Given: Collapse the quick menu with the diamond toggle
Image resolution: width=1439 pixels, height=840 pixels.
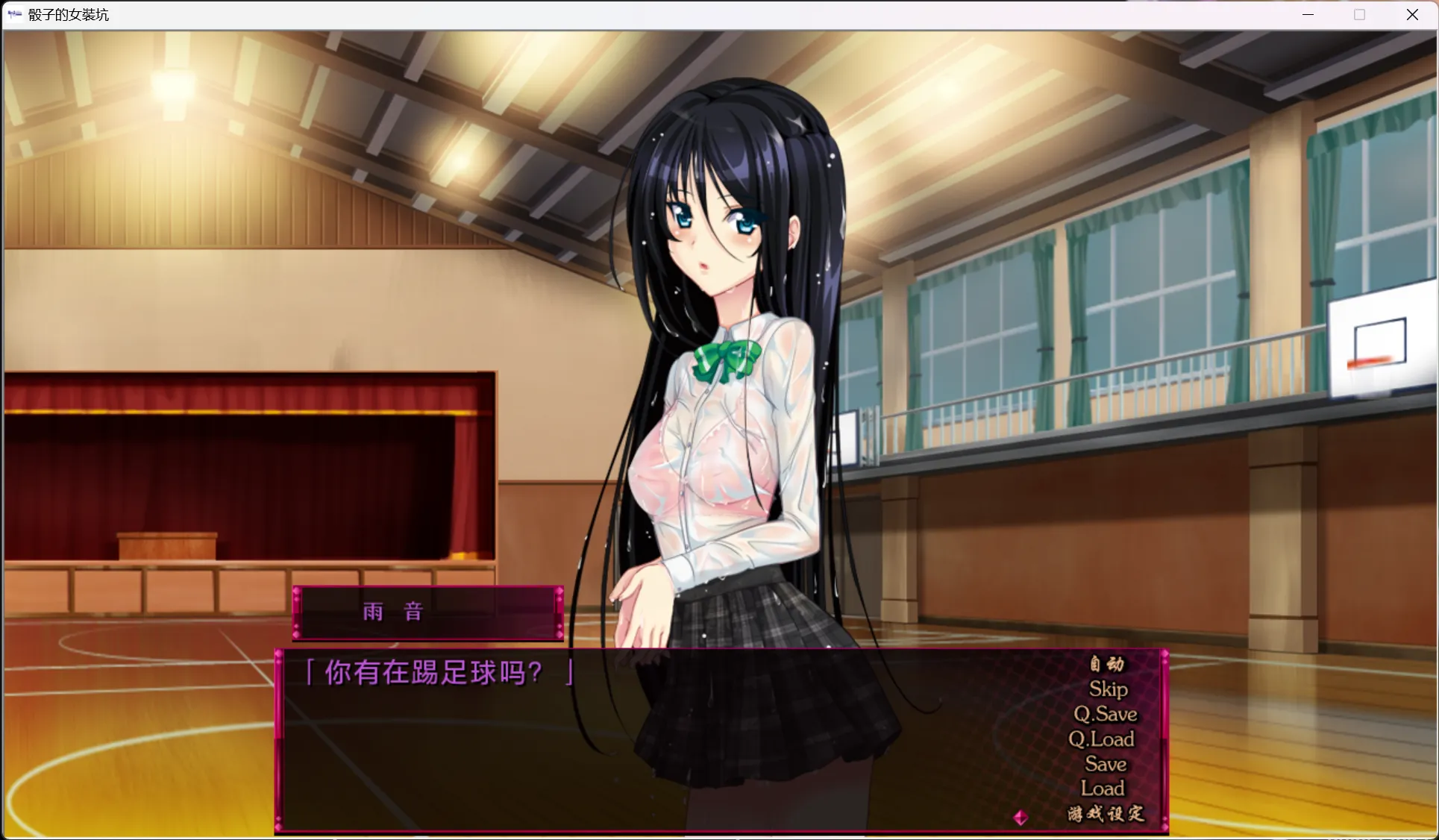Looking at the screenshot, I should 1022,817.
